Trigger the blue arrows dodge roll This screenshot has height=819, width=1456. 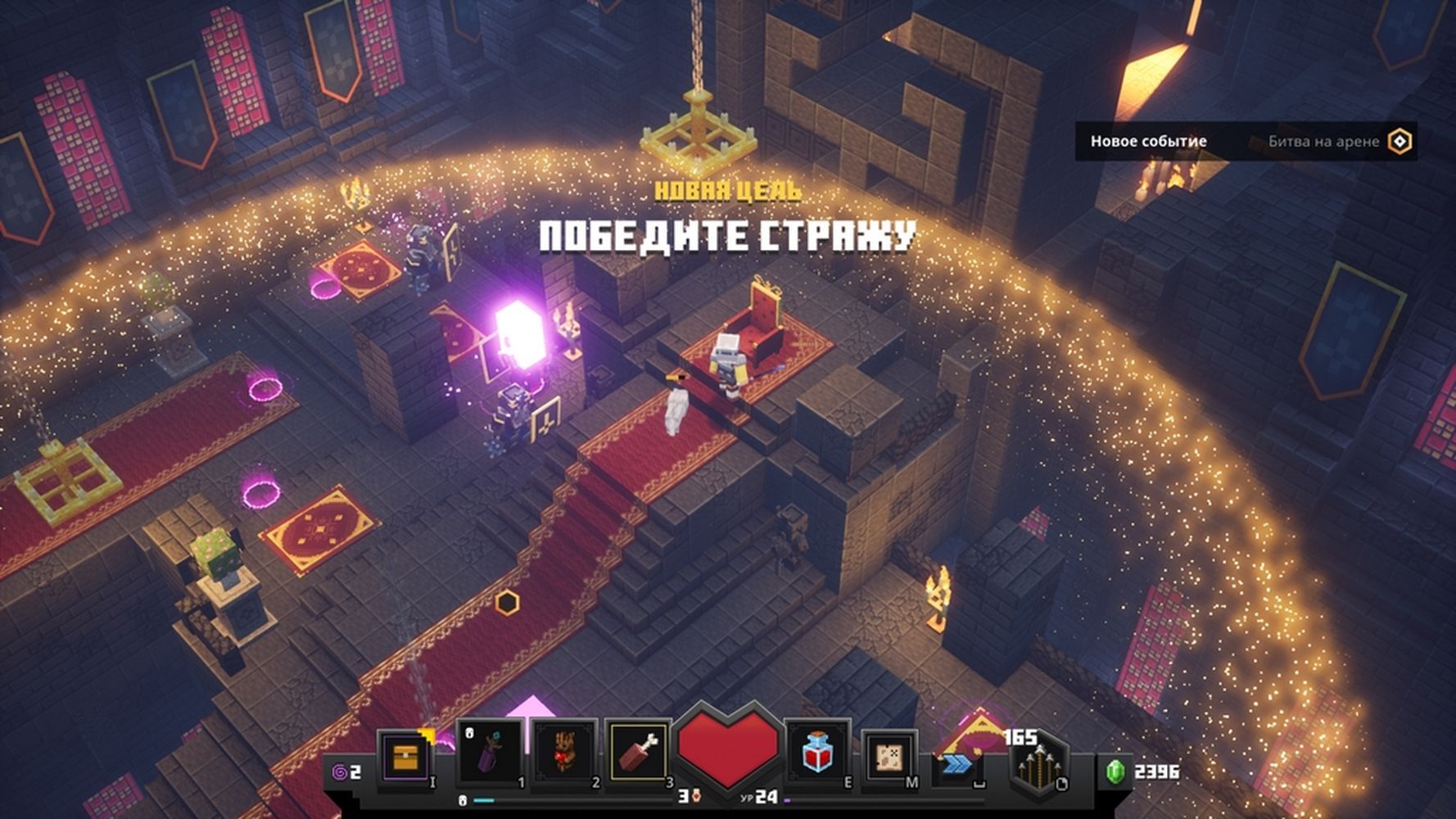pyautogui.click(x=956, y=763)
